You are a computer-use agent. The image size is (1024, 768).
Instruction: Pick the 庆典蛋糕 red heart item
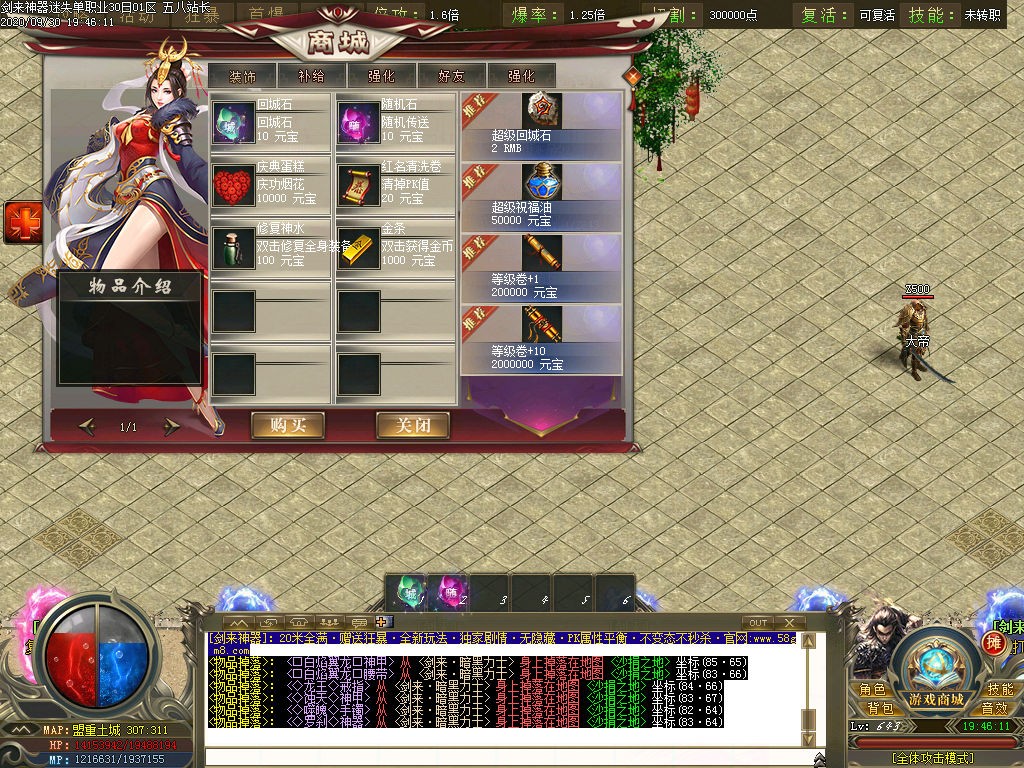234,185
